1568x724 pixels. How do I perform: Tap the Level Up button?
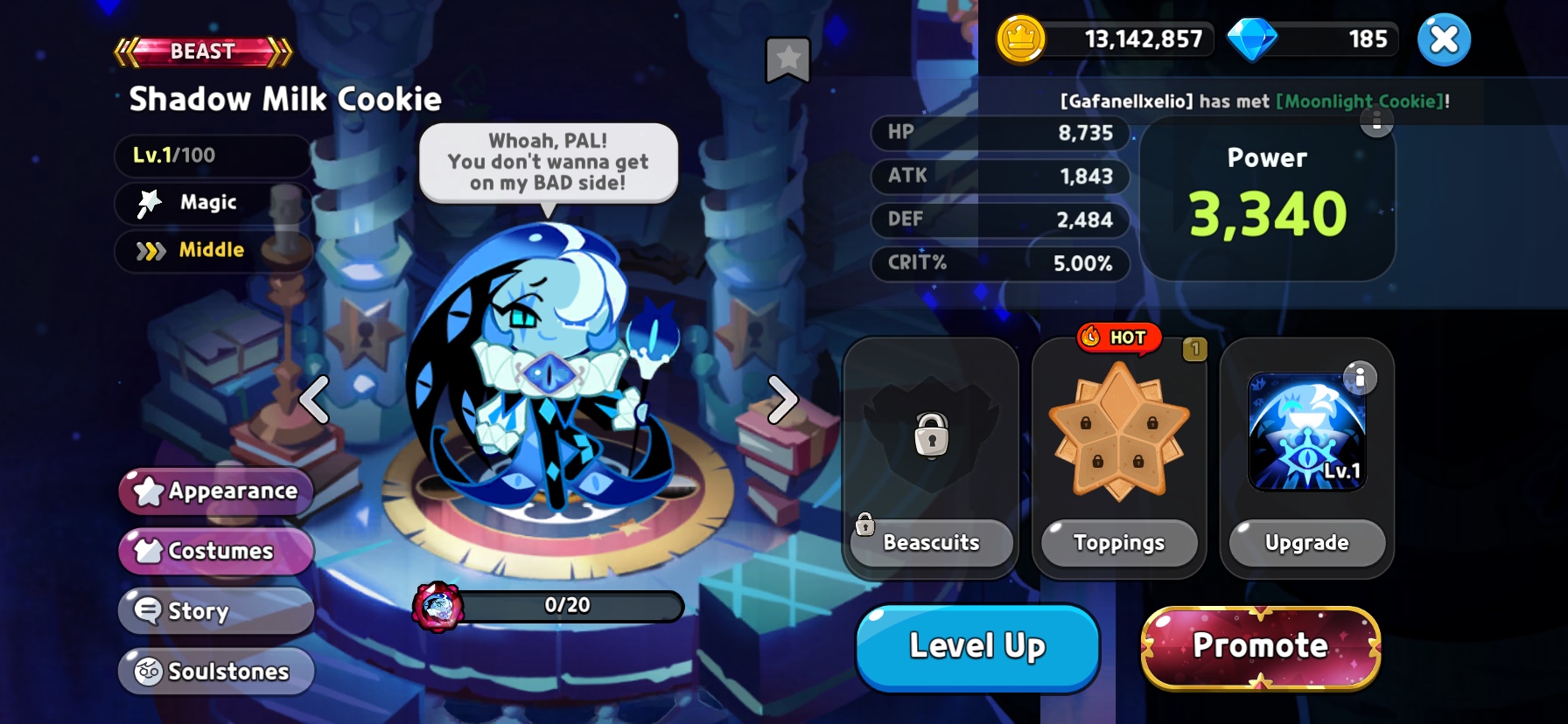(x=977, y=647)
